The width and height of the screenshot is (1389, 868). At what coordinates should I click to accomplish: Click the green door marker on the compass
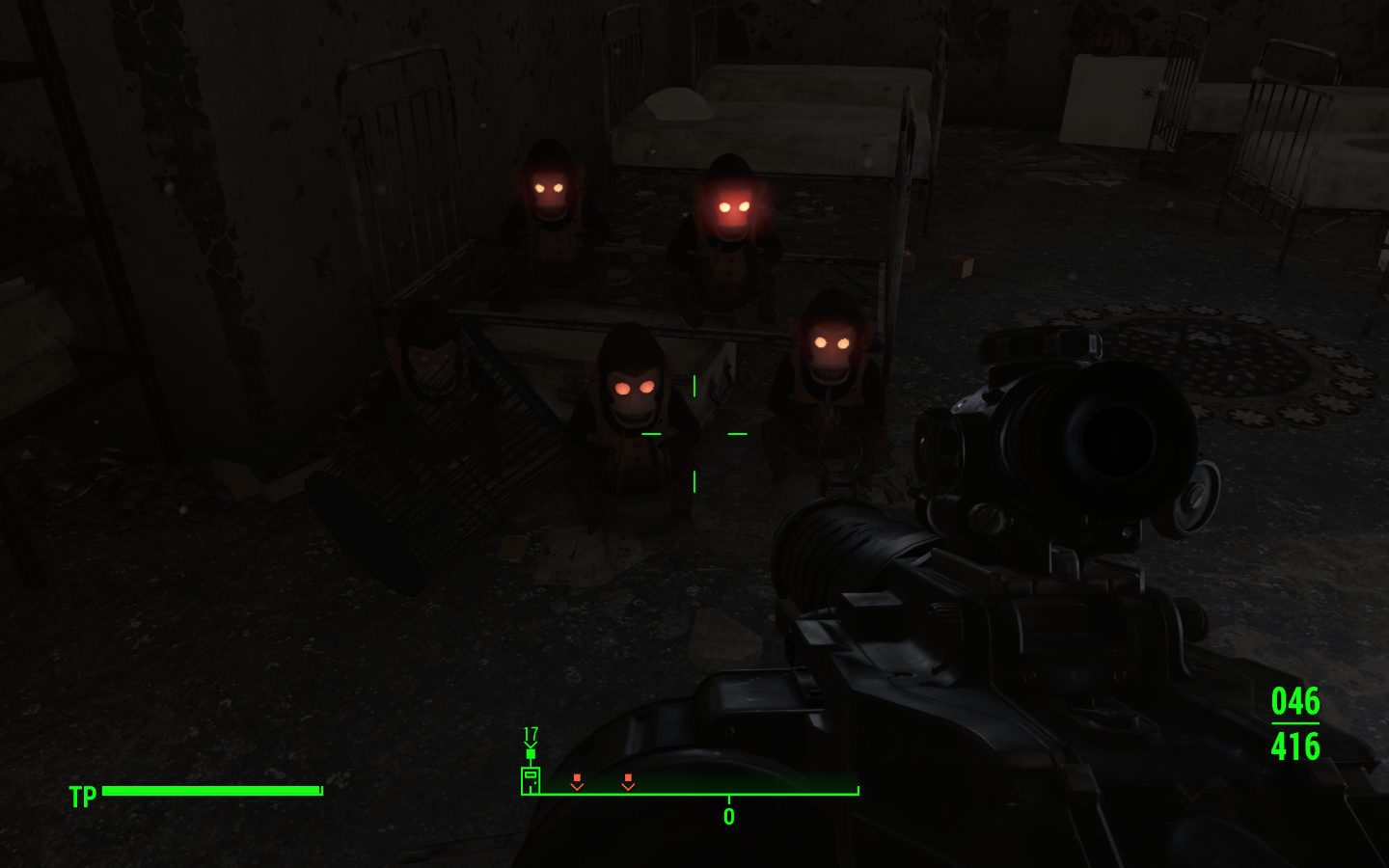[531, 779]
